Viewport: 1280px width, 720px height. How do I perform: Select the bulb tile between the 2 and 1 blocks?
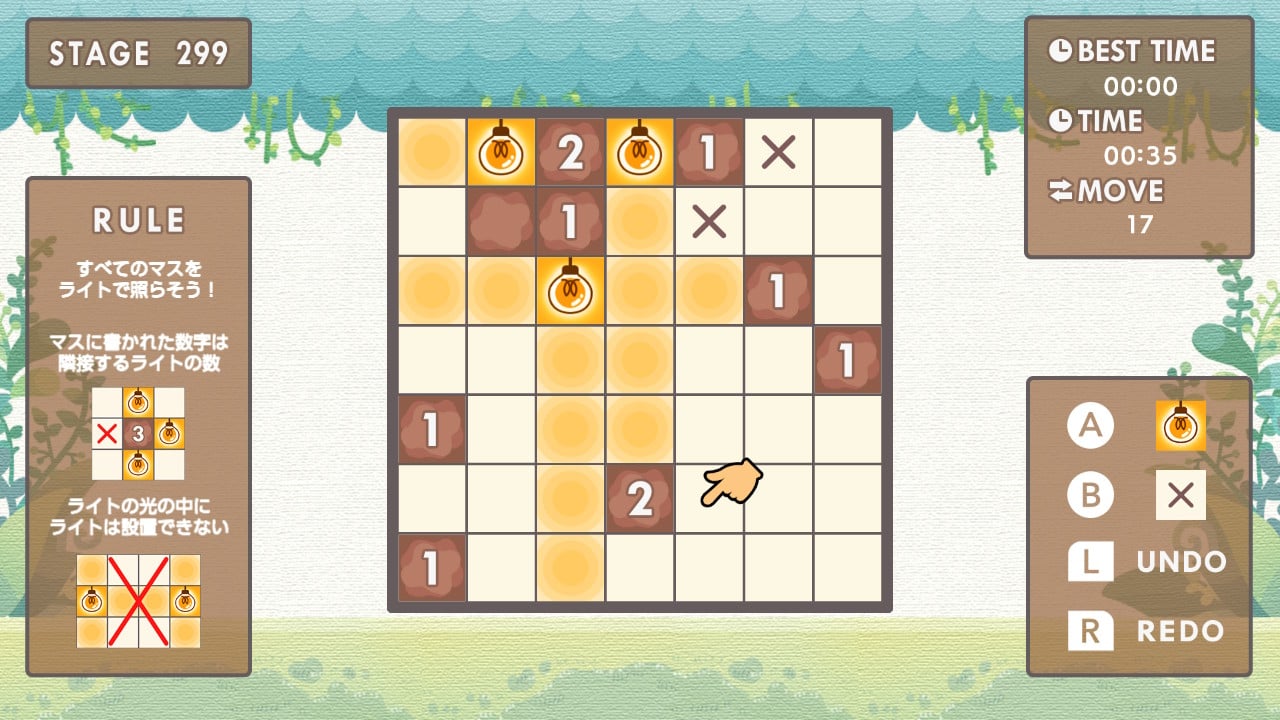[x=639, y=152]
